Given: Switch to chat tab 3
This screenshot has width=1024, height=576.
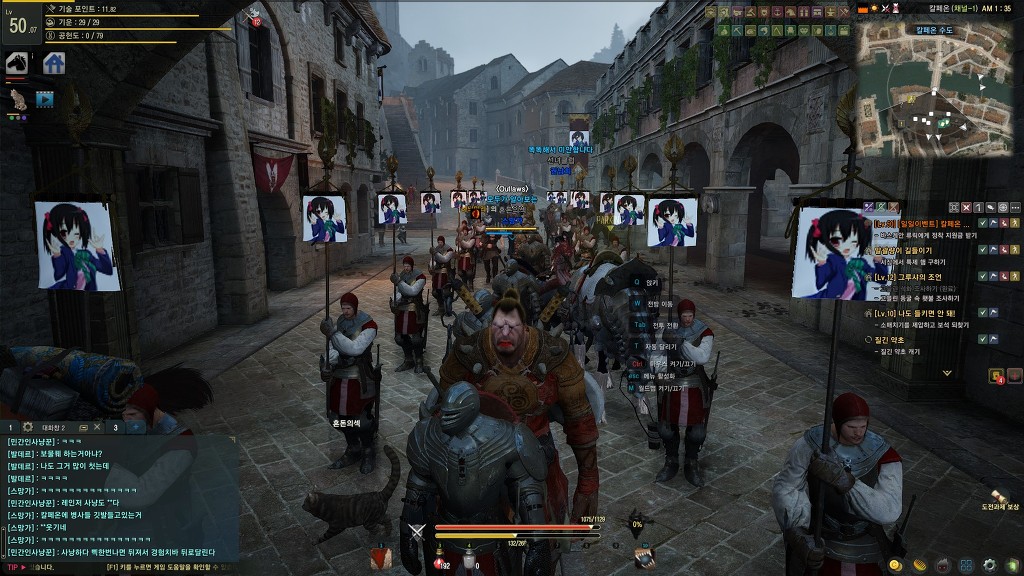Looking at the screenshot, I should pyautogui.click(x=116, y=427).
